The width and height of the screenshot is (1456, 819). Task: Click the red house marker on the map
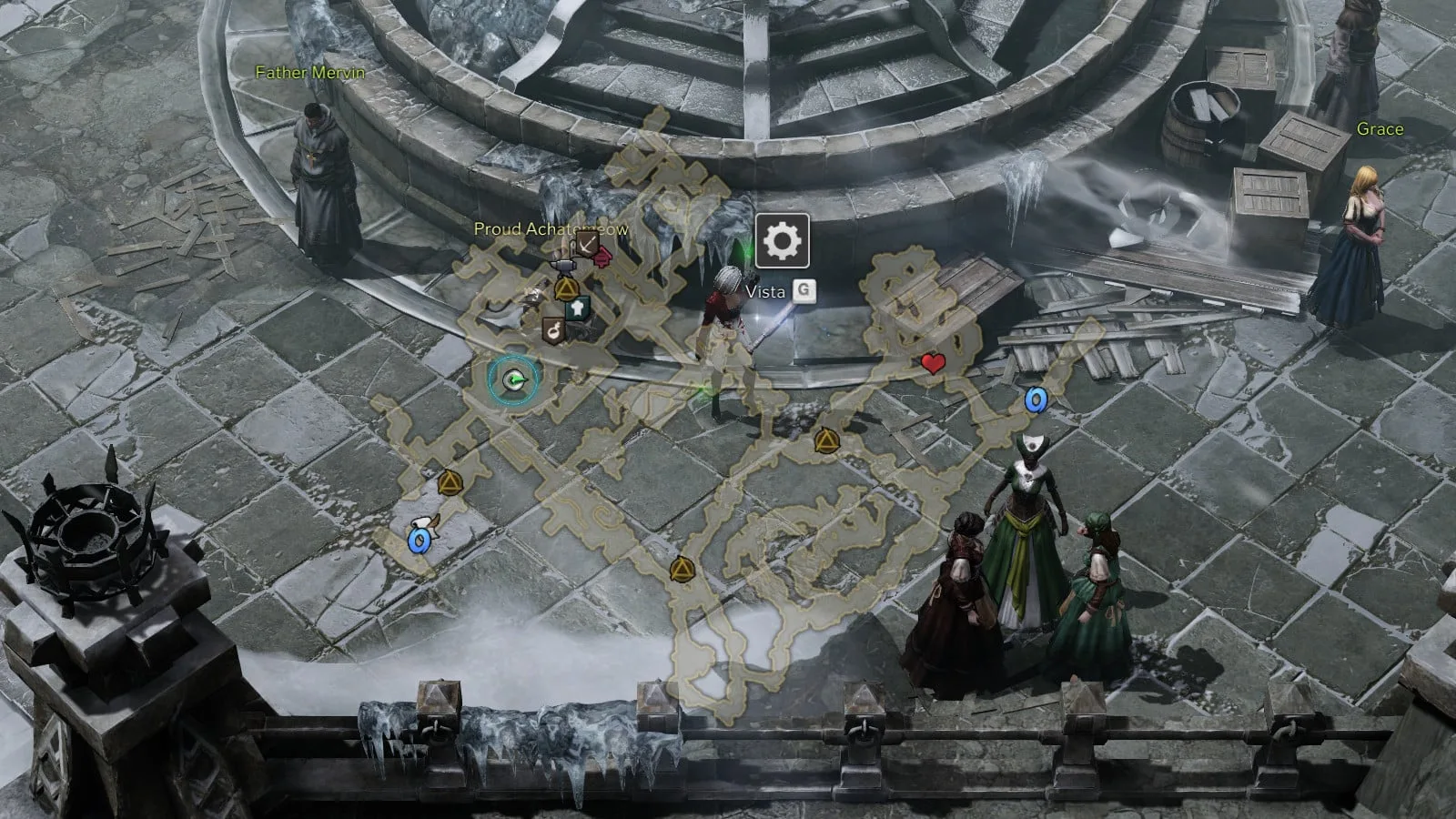(x=601, y=258)
